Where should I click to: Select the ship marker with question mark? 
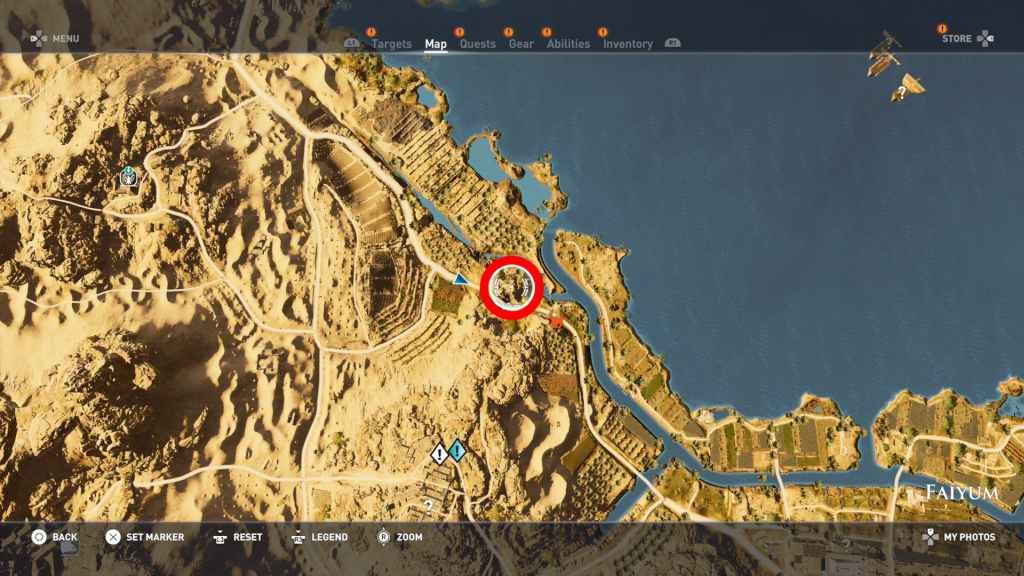click(x=906, y=89)
